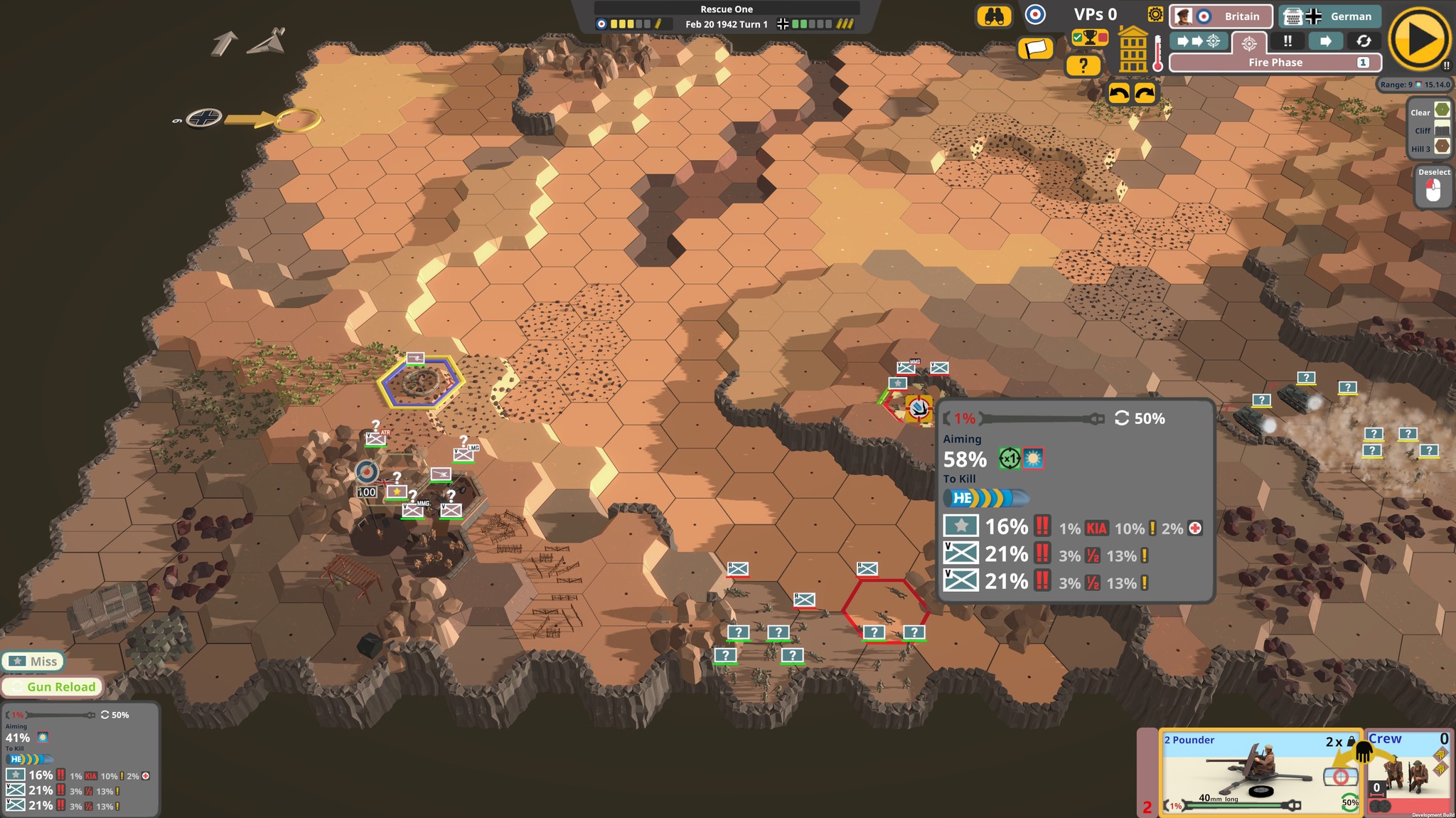
Task: Undo the last action with the left arrow
Action: coord(1119,93)
